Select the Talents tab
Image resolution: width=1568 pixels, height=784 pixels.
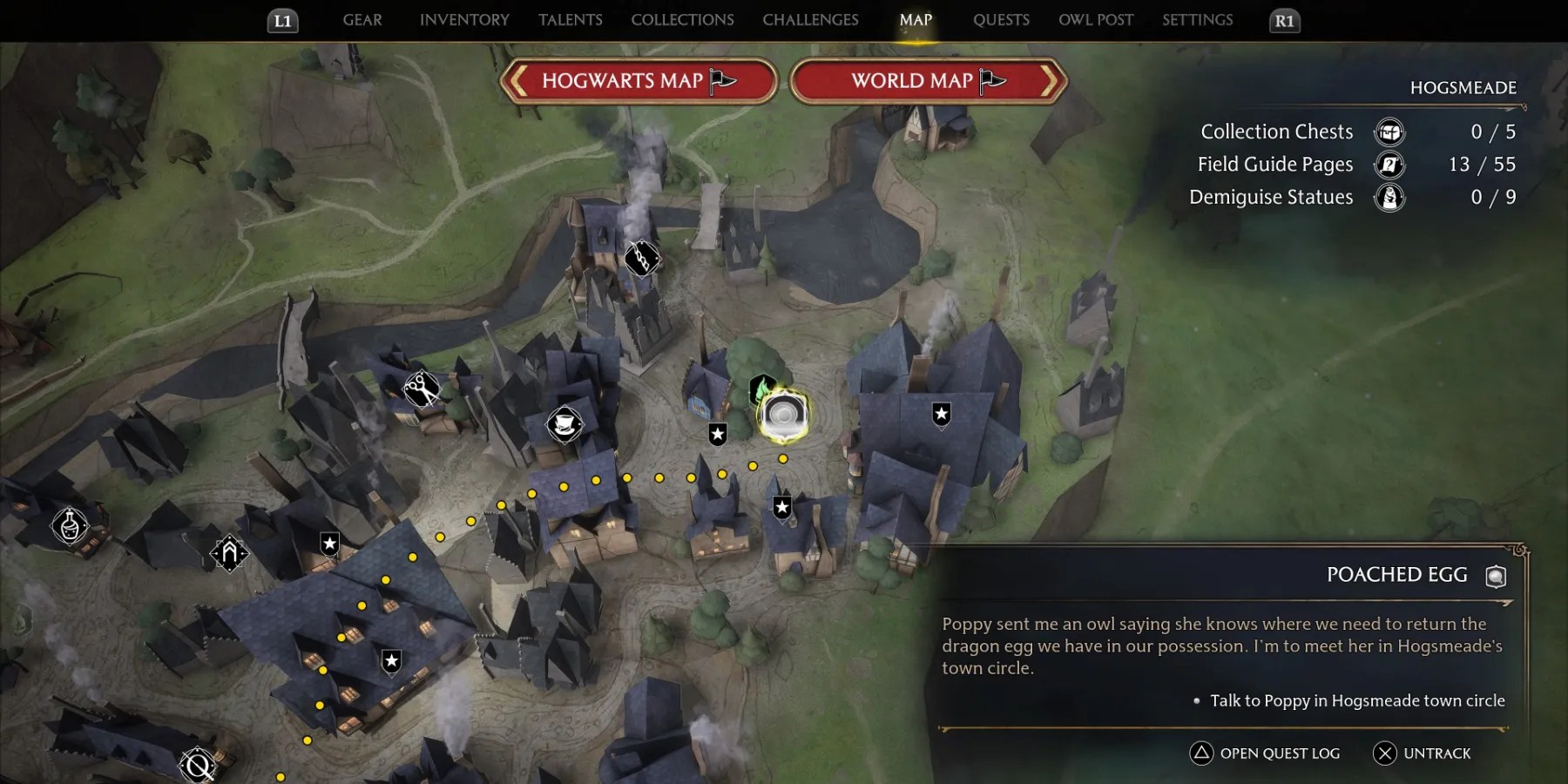pos(571,20)
